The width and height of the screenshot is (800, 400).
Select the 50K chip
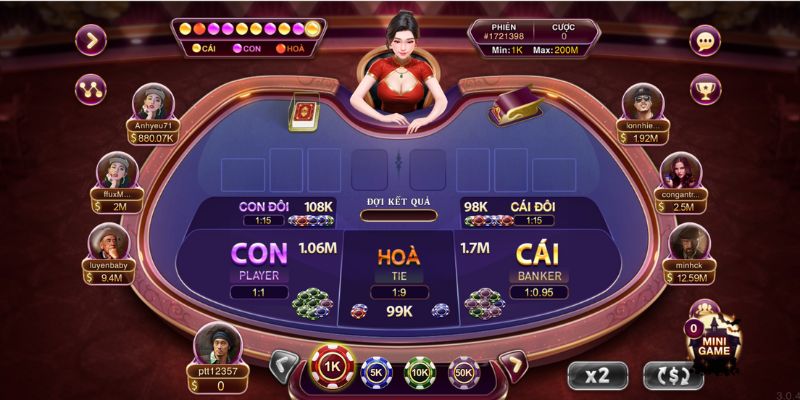(x=463, y=372)
